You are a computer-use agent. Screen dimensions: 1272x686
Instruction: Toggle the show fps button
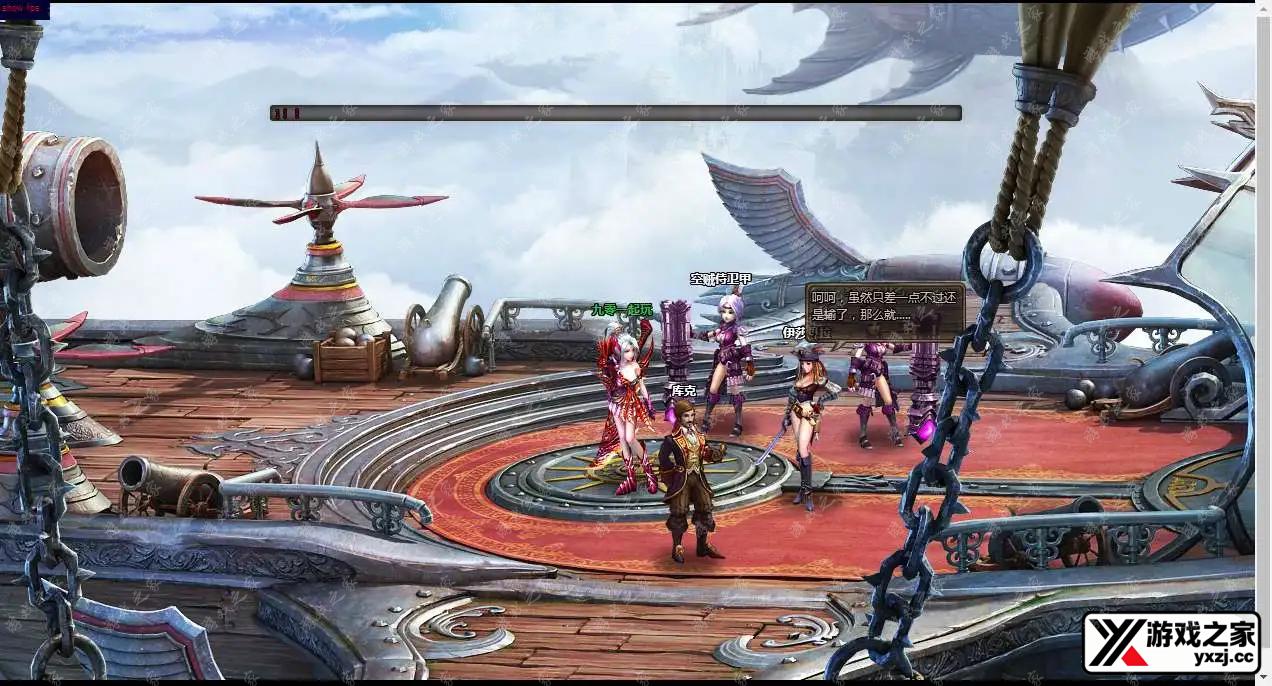point(24,11)
